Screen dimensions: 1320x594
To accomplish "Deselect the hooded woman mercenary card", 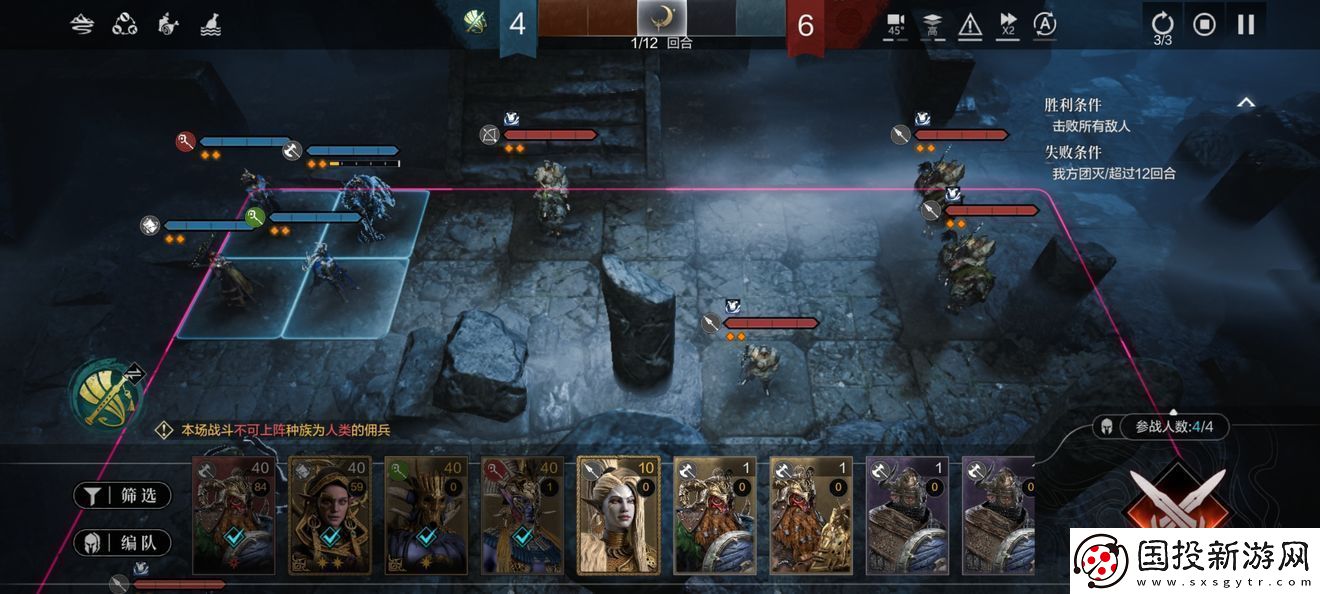I will [329, 515].
